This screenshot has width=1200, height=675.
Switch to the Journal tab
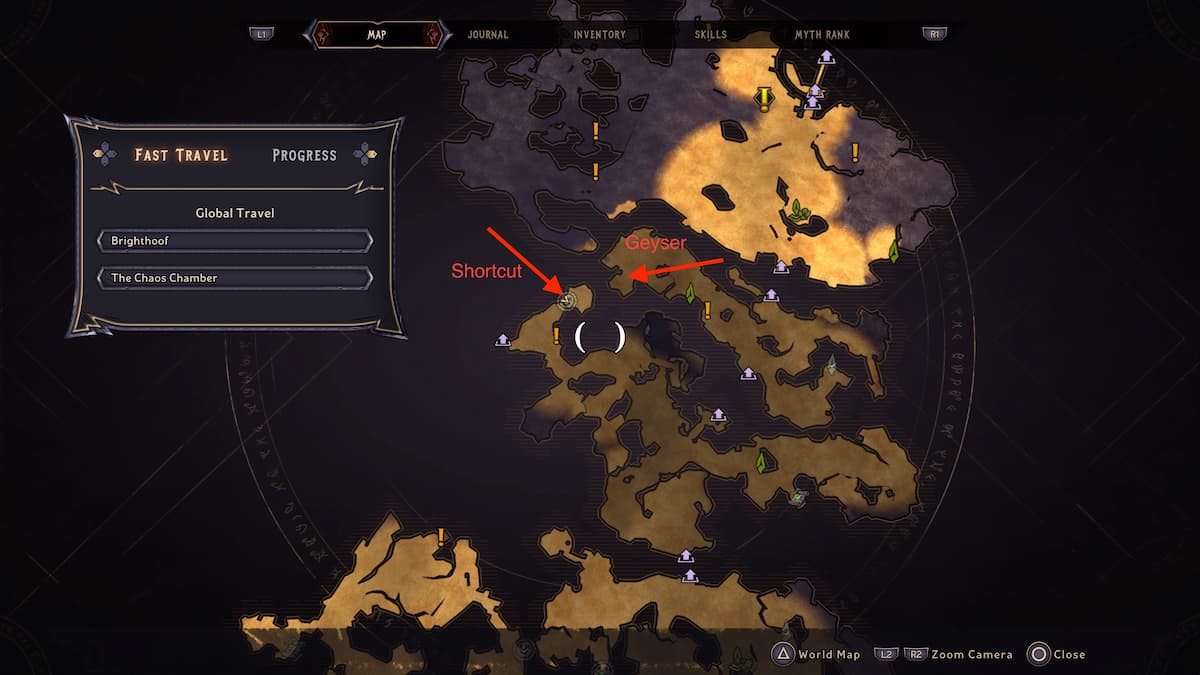488,34
